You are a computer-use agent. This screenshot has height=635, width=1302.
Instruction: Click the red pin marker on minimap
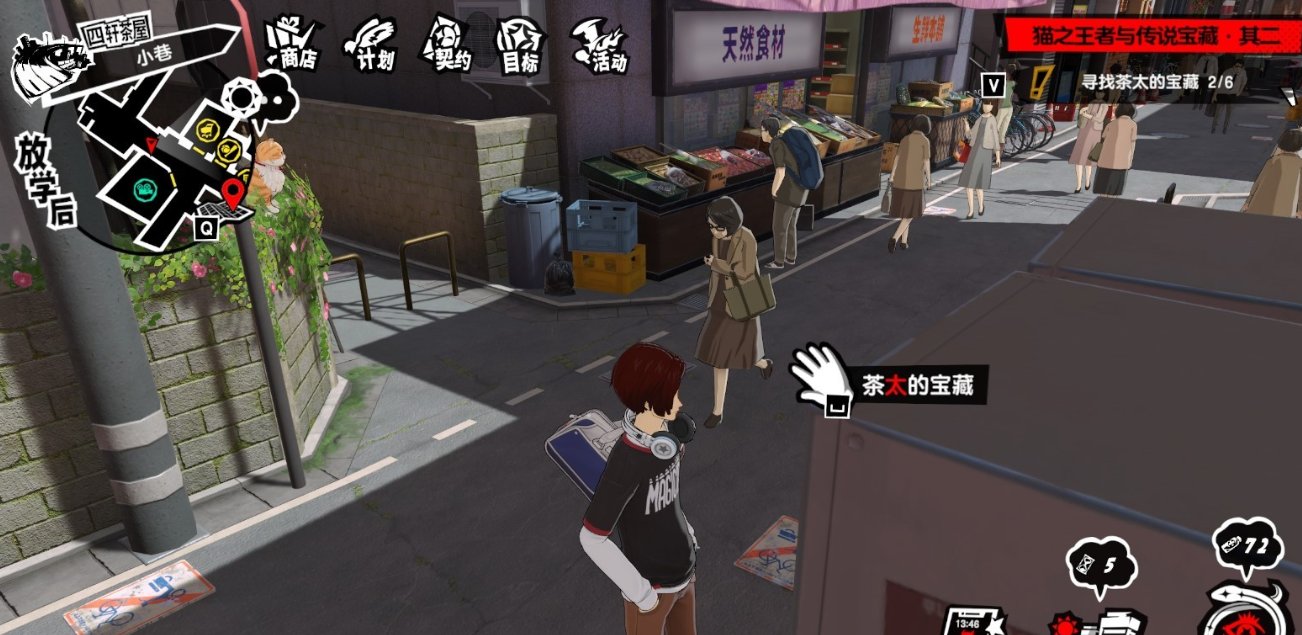click(234, 192)
